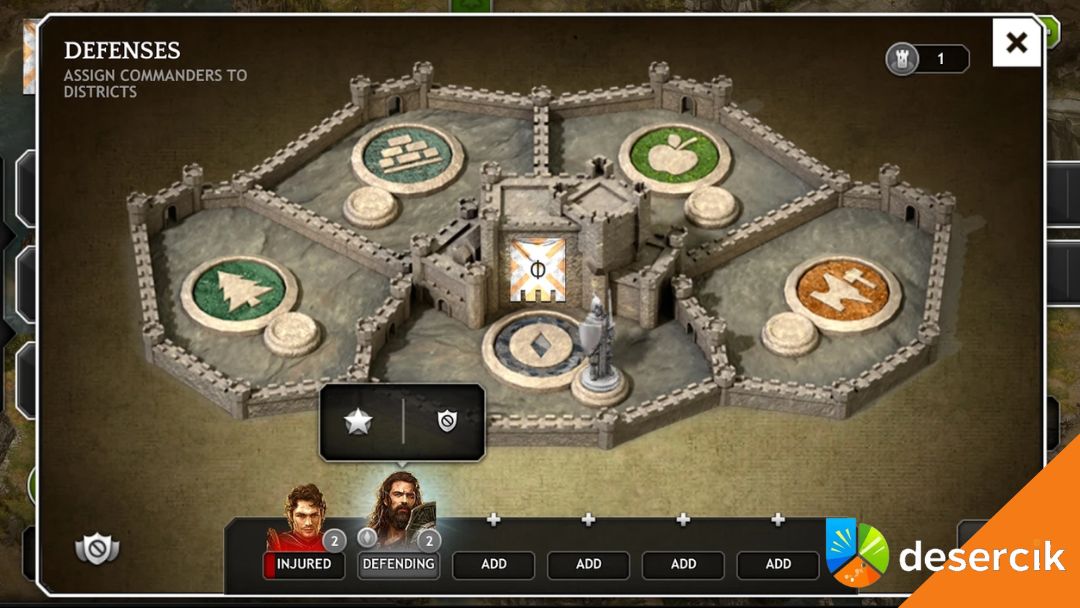Select the central diamond district
The height and width of the screenshot is (608, 1080).
tap(535, 348)
